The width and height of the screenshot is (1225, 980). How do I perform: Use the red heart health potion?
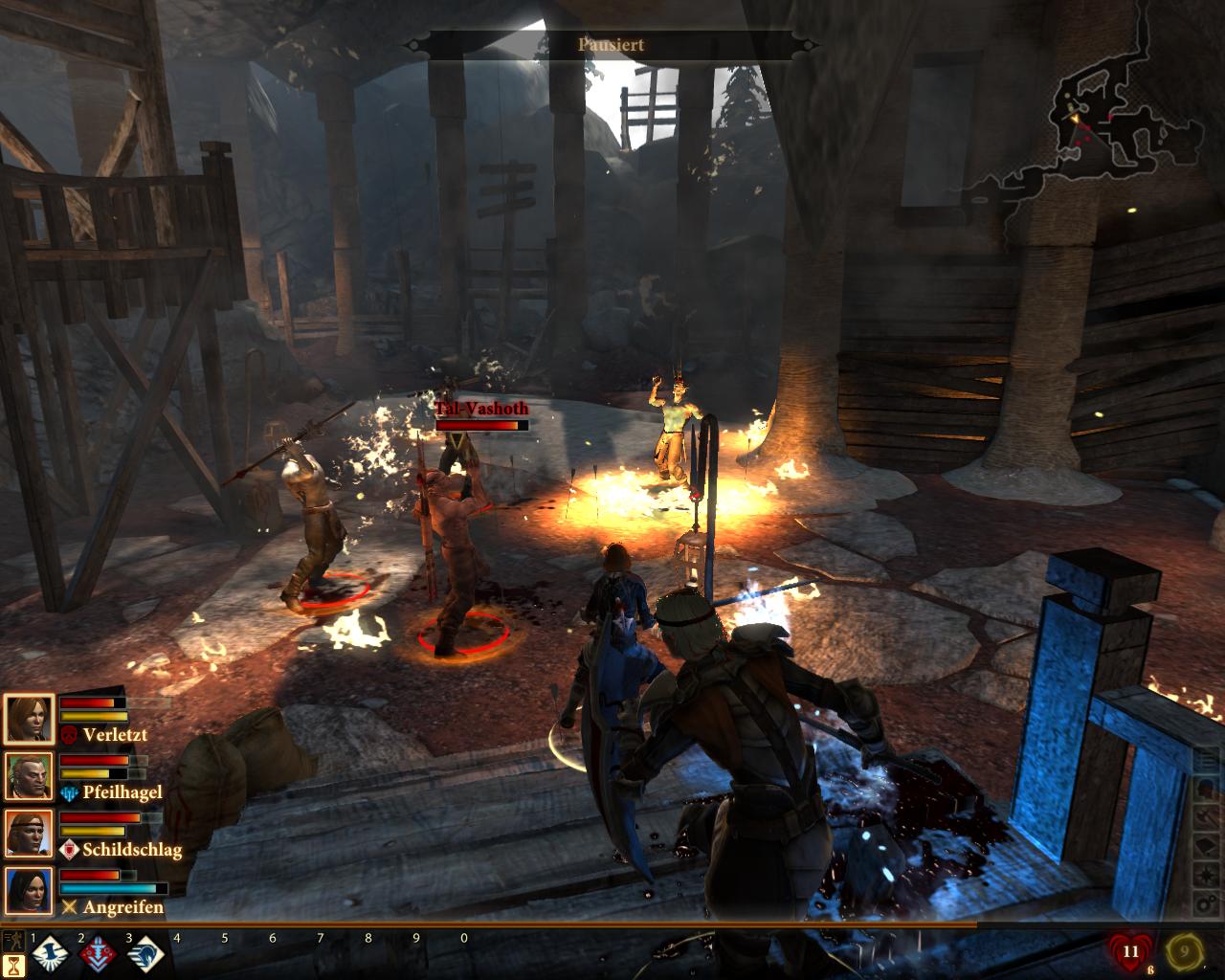[1130, 952]
